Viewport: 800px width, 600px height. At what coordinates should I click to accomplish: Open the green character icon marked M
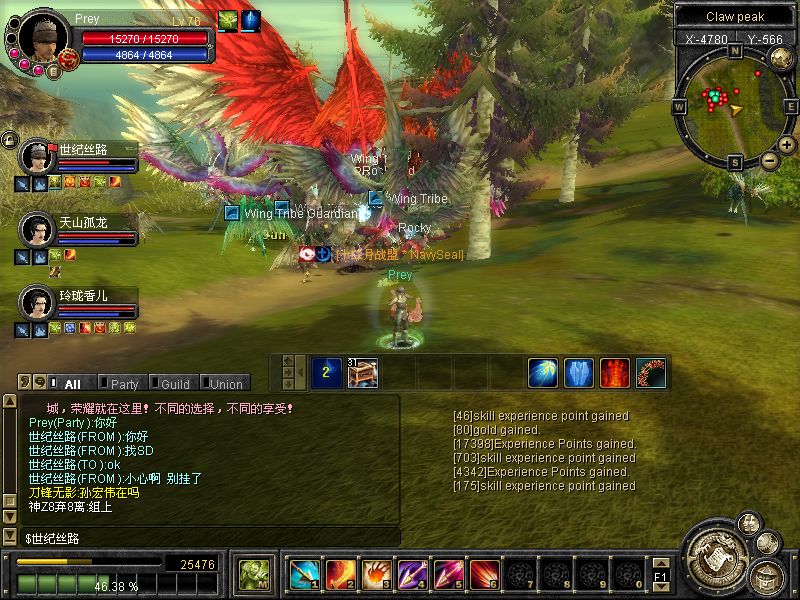click(x=252, y=574)
